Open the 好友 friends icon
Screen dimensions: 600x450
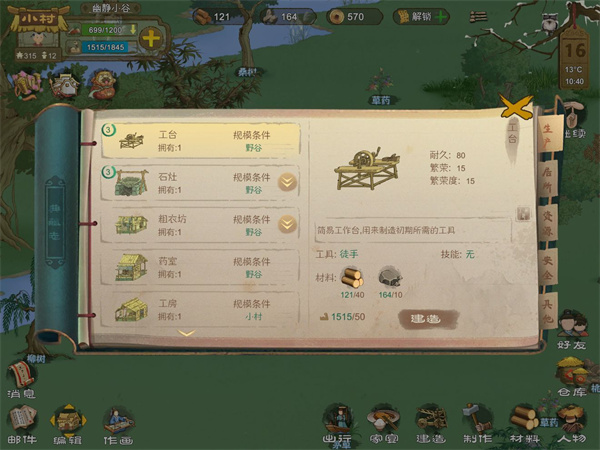pyautogui.click(x=572, y=329)
